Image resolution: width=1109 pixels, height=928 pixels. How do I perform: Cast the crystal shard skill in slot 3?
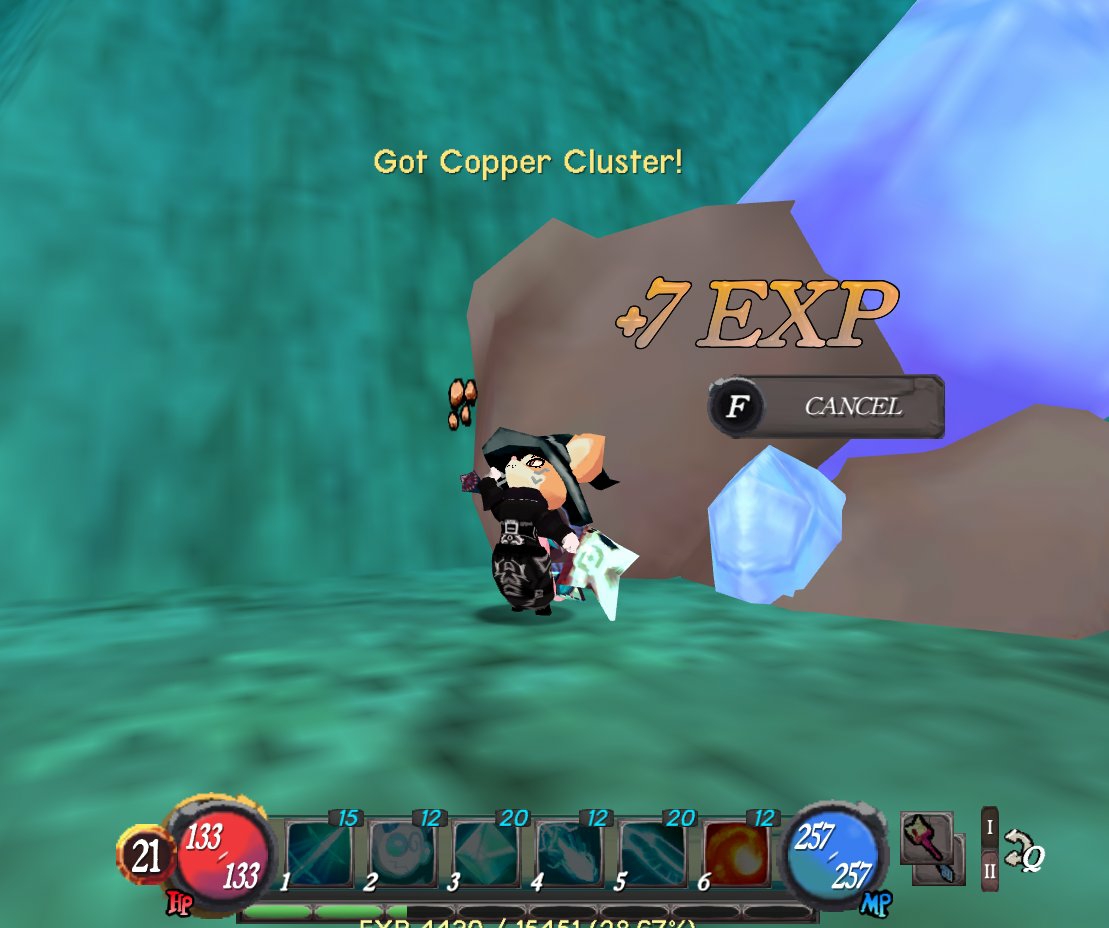pos(486,852)
